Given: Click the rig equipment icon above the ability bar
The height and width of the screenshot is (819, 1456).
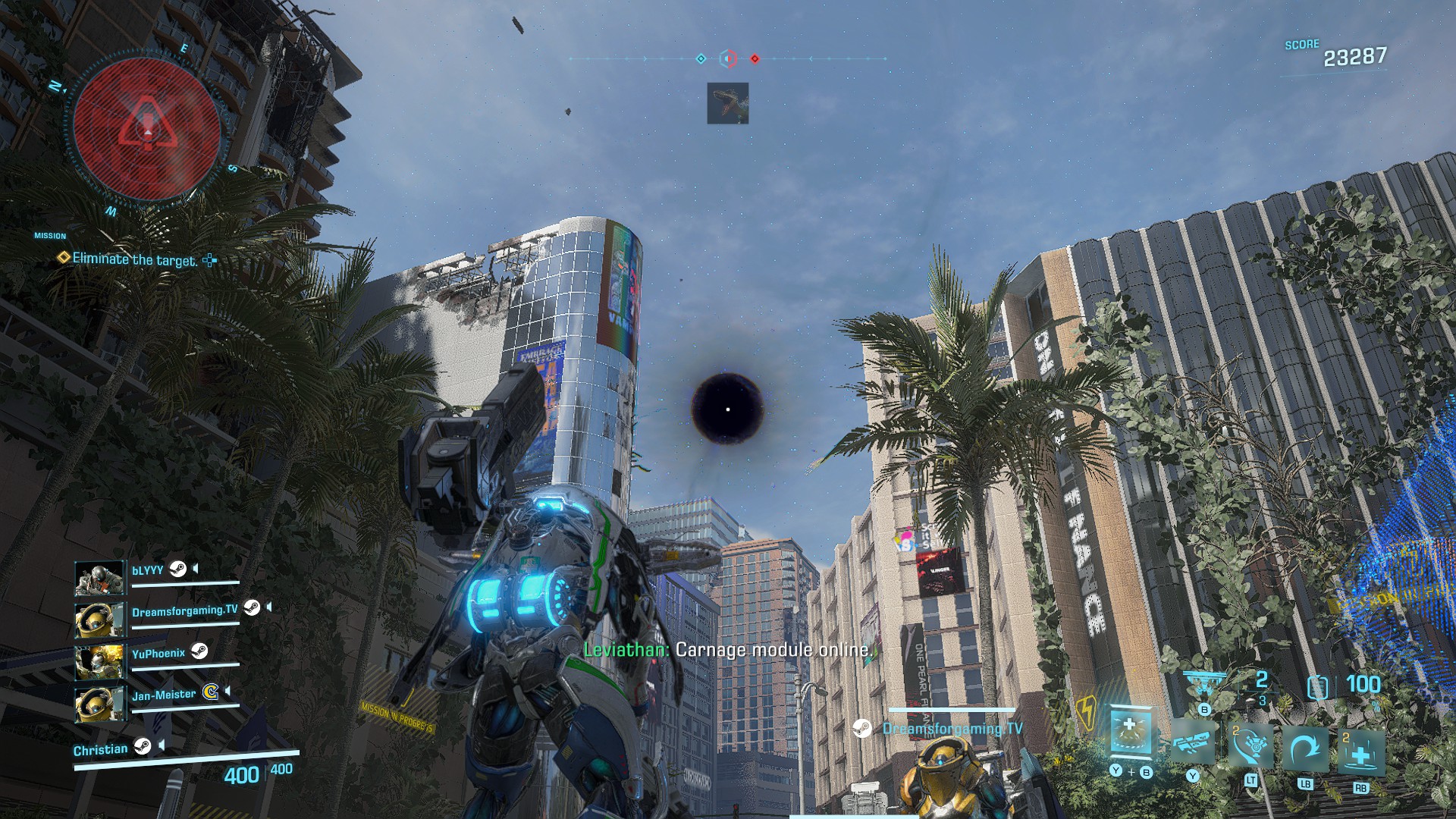Looking at the screenshot, I should [1203, 684].
